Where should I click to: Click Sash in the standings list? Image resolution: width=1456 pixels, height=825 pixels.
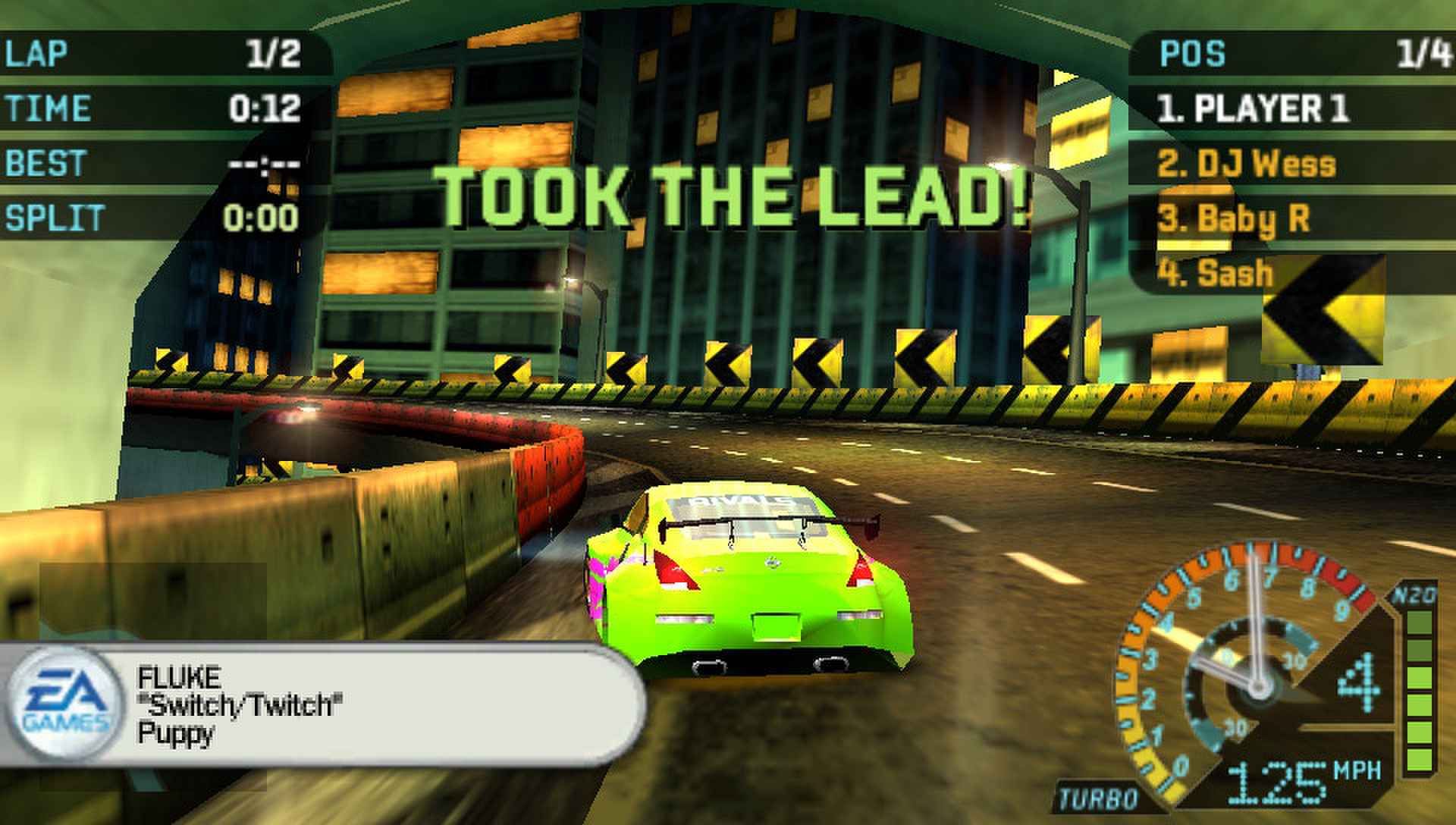coord(1216,274)
